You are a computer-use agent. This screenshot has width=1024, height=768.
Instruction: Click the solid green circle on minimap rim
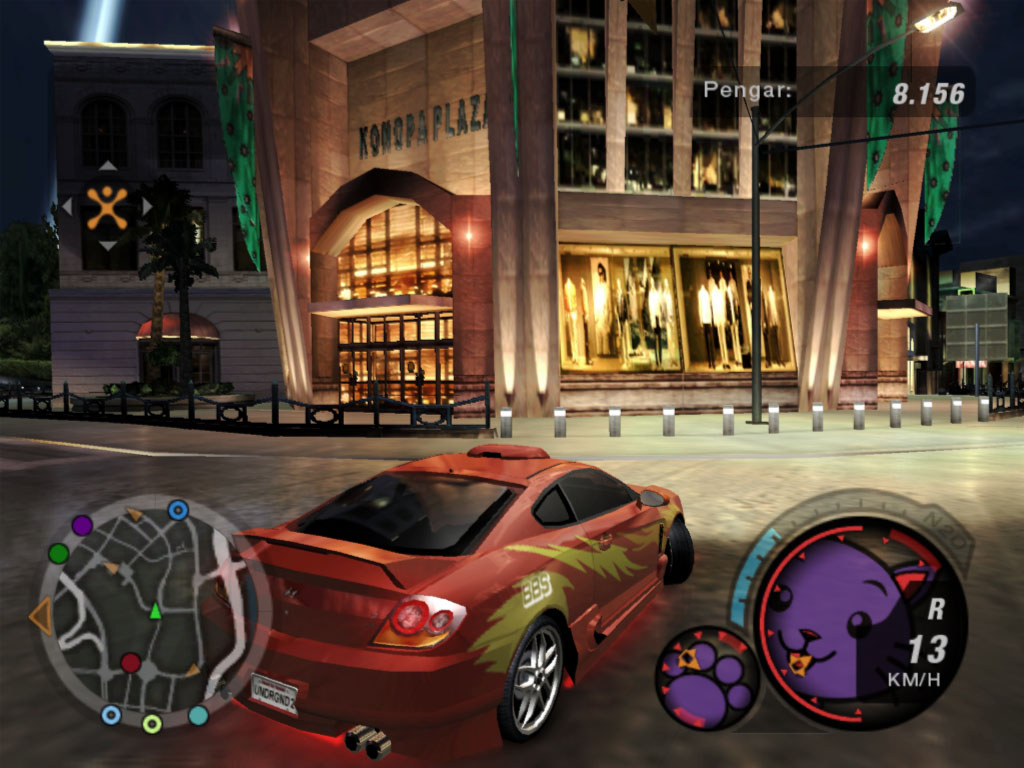pos(59,553)
